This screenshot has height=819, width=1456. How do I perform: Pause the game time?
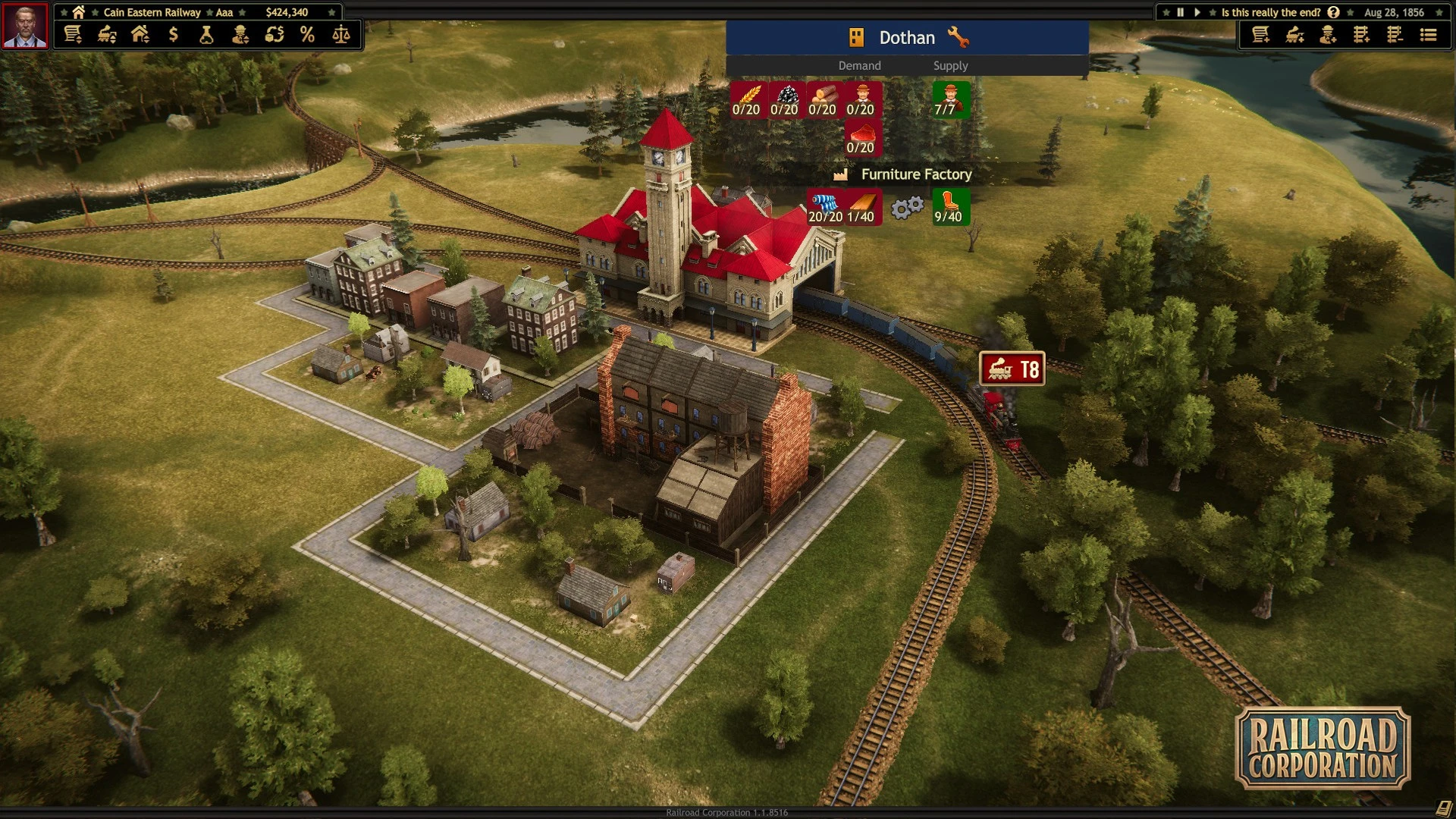pos(1180,12)
